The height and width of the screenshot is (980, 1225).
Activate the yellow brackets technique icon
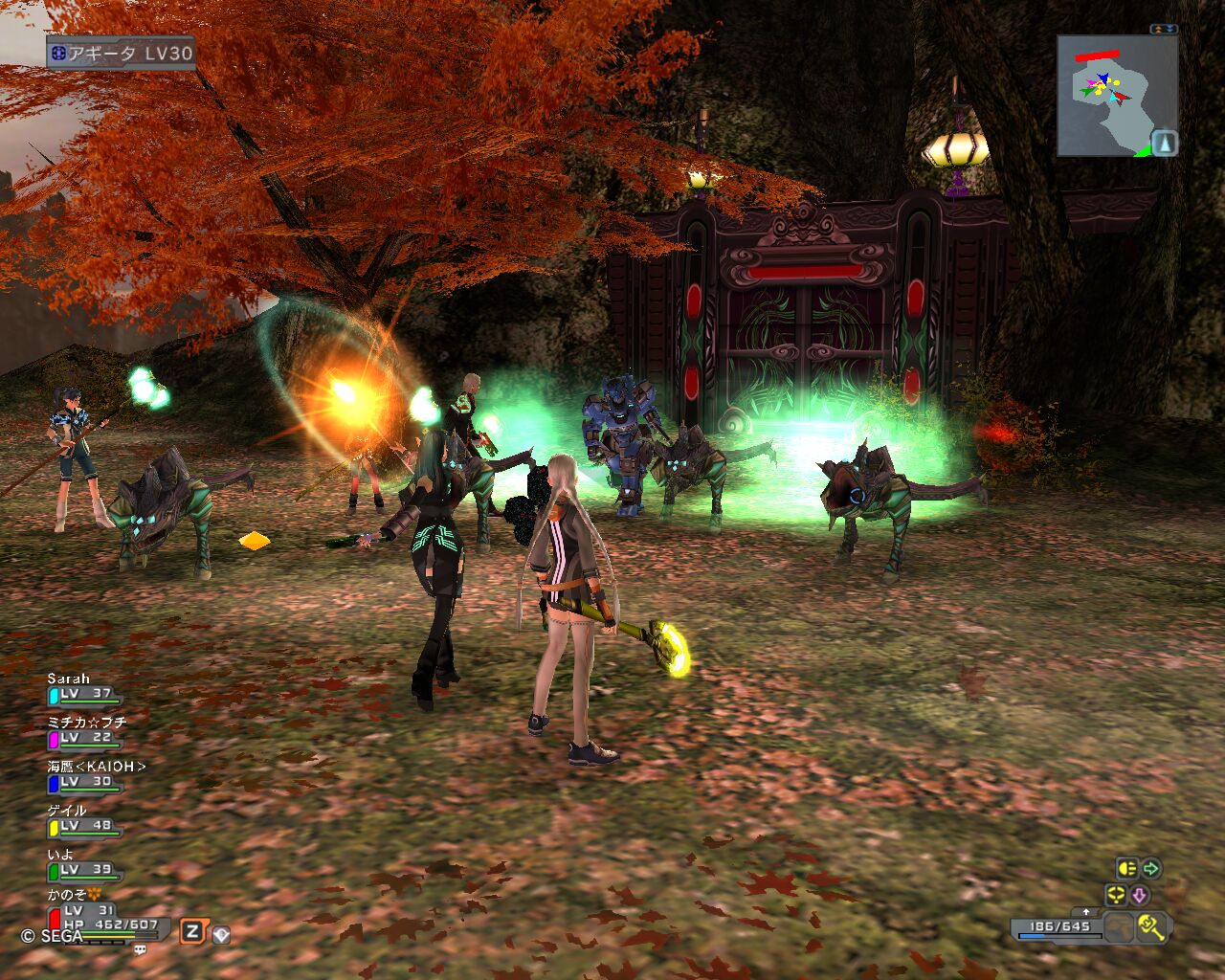pyautogui.click(x=1116, y=895)
